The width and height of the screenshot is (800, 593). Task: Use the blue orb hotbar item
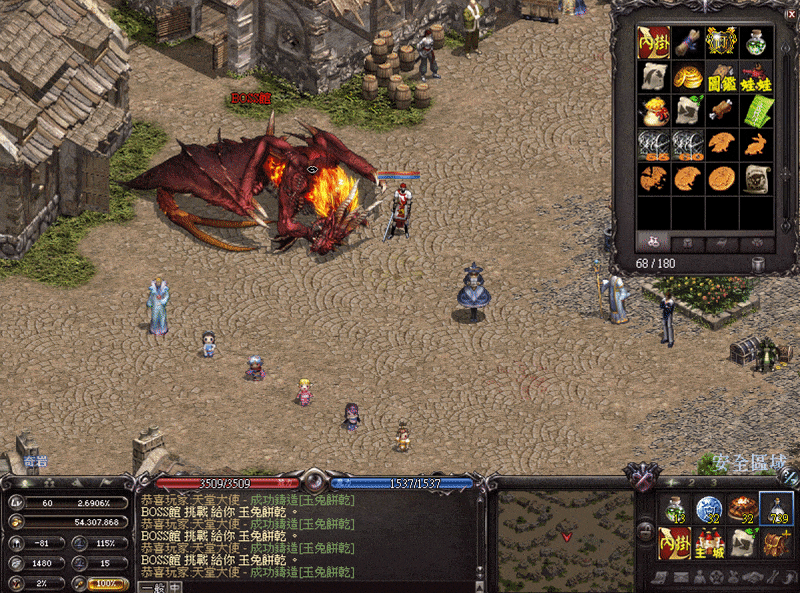coord(709,509)
